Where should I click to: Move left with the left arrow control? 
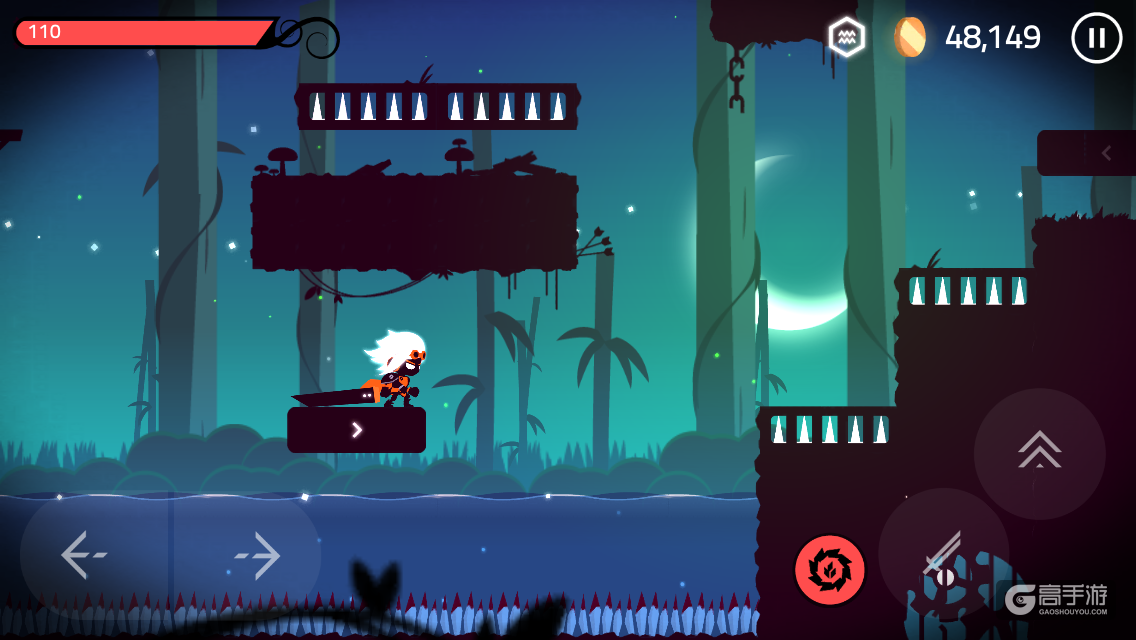82,556
